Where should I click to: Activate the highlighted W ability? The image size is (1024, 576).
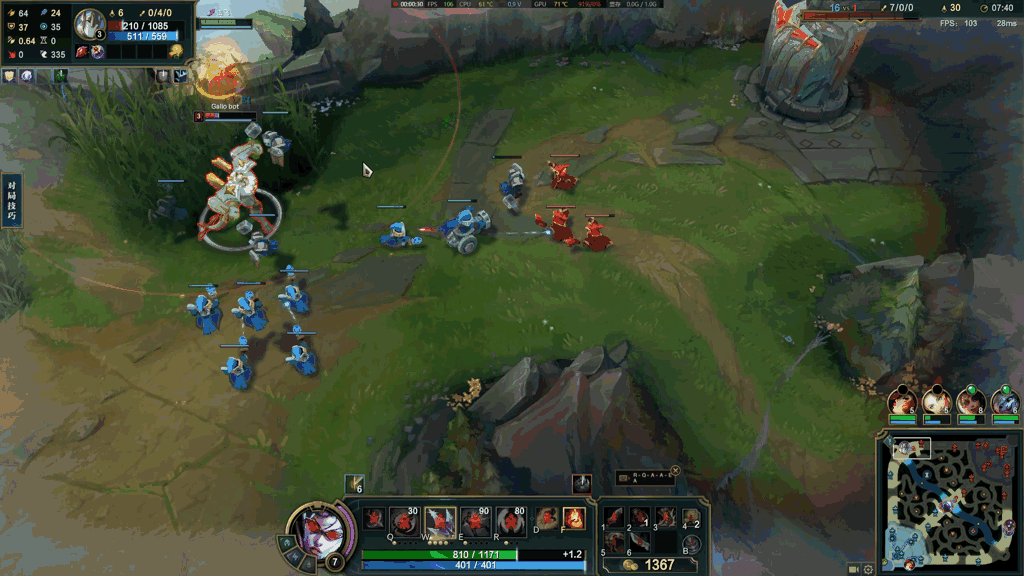[440, 520]
